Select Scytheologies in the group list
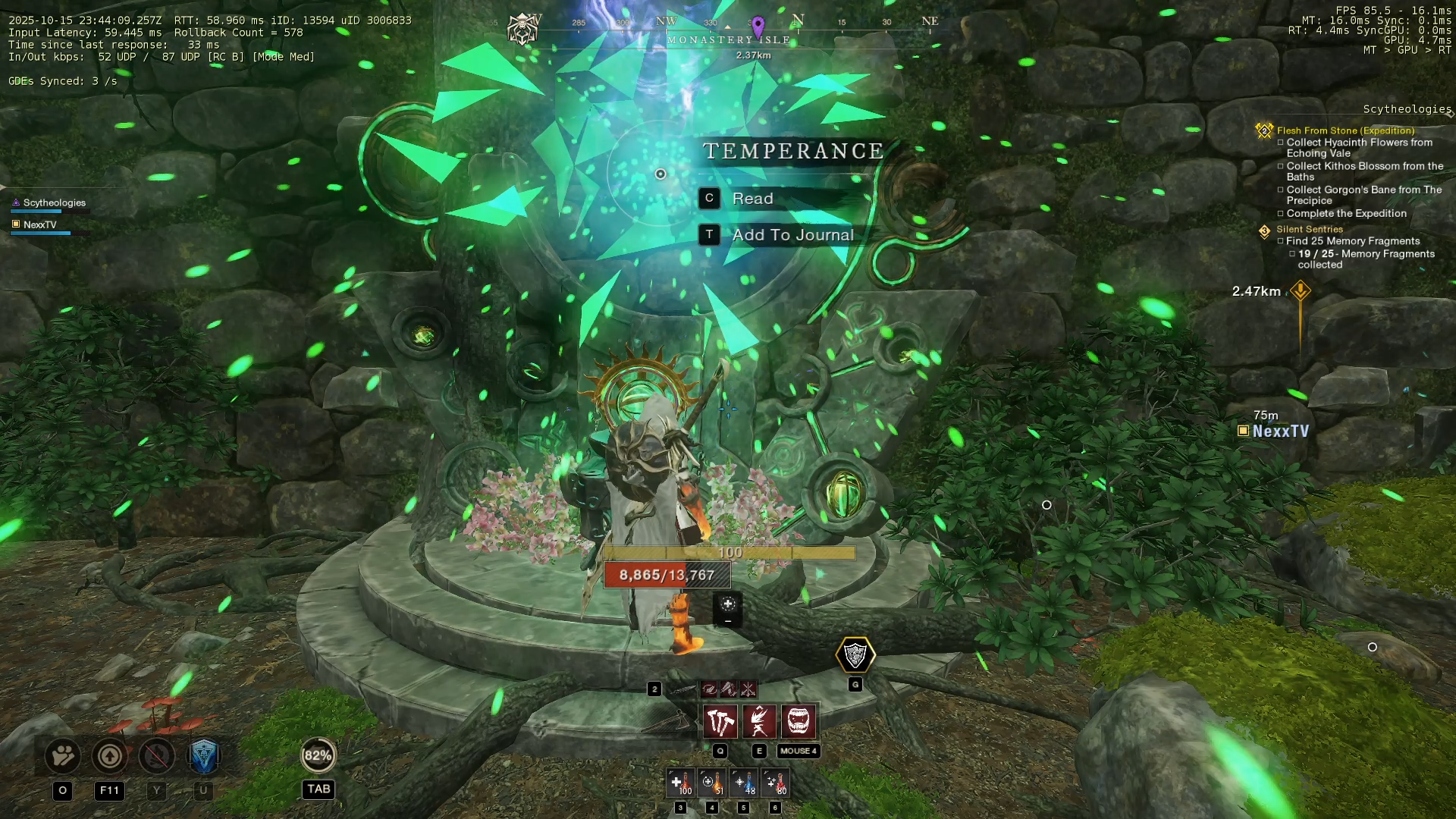 [54, 202]
